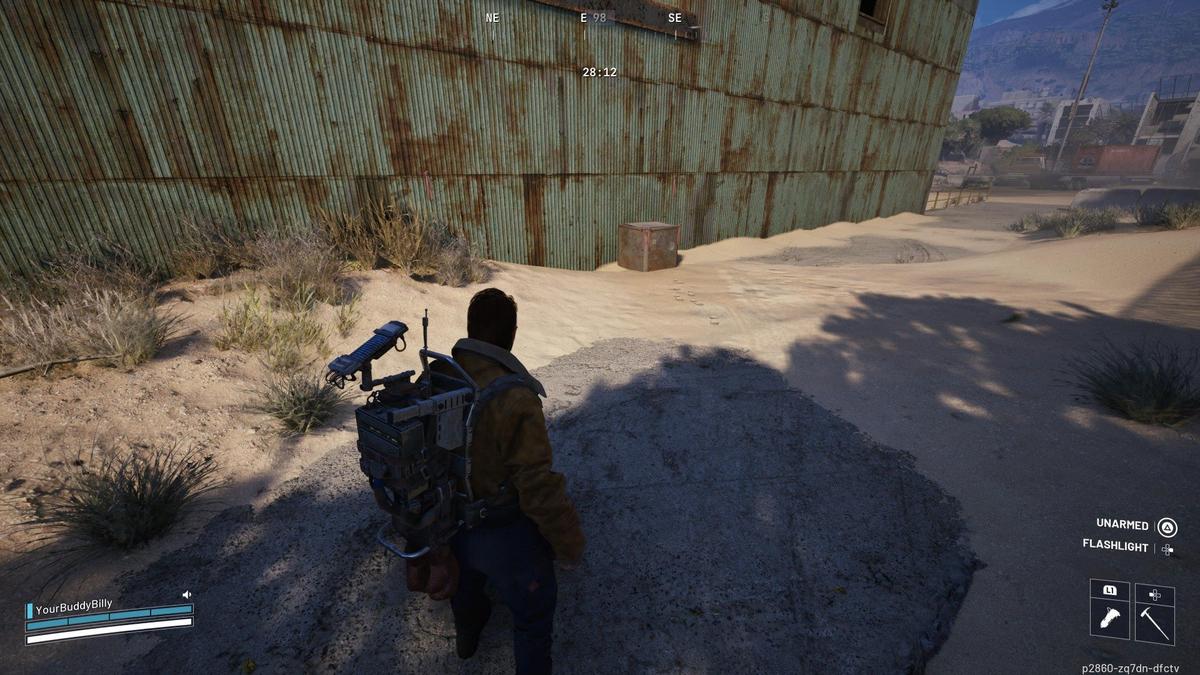The height and width of the screenshot is (675, 1200).
Task: Select the flashlight item slot
Action: 1109,617
